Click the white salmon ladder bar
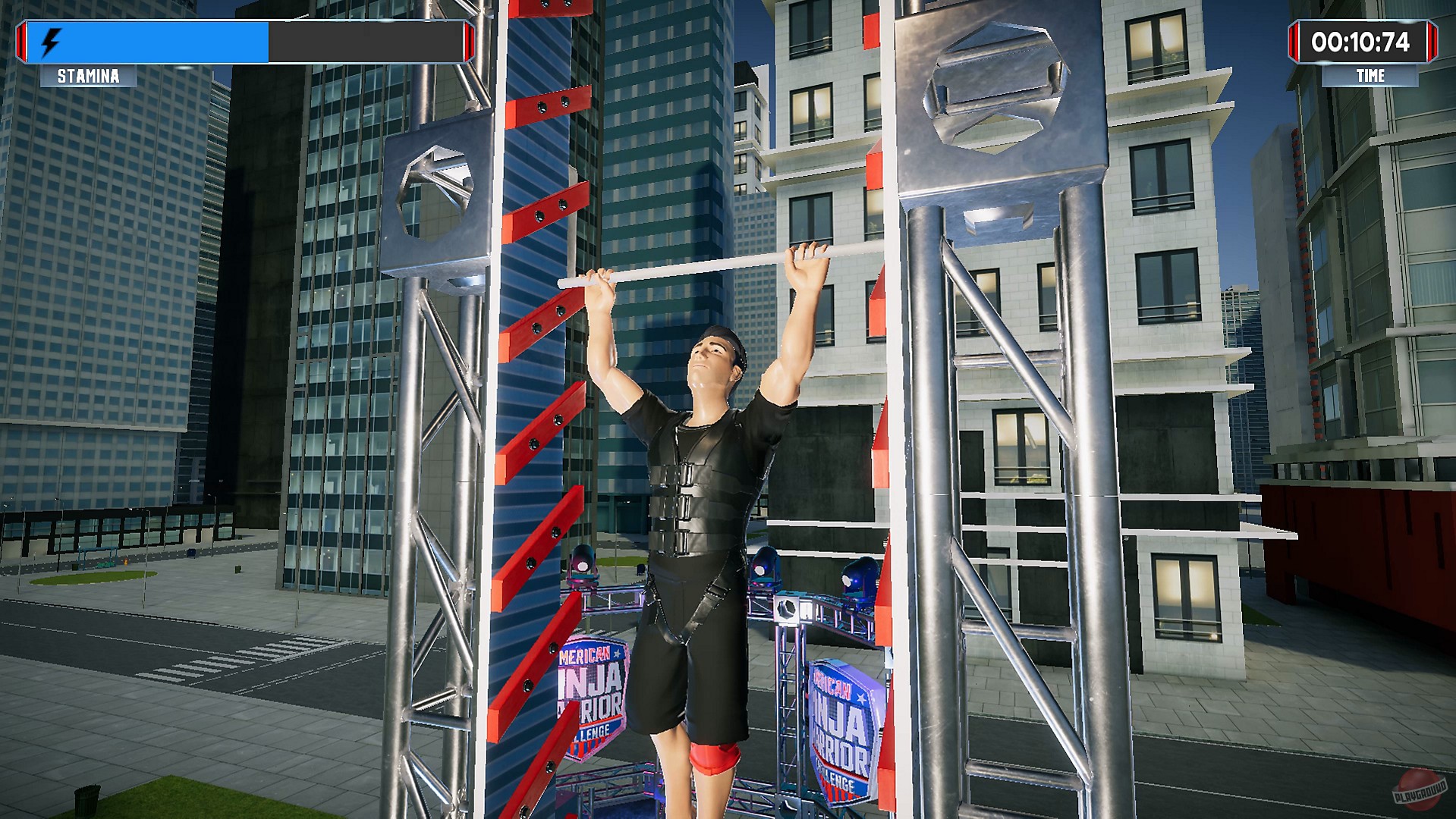Image resolution: width=1456 pixels, height=819 pixels. point(690,264)
